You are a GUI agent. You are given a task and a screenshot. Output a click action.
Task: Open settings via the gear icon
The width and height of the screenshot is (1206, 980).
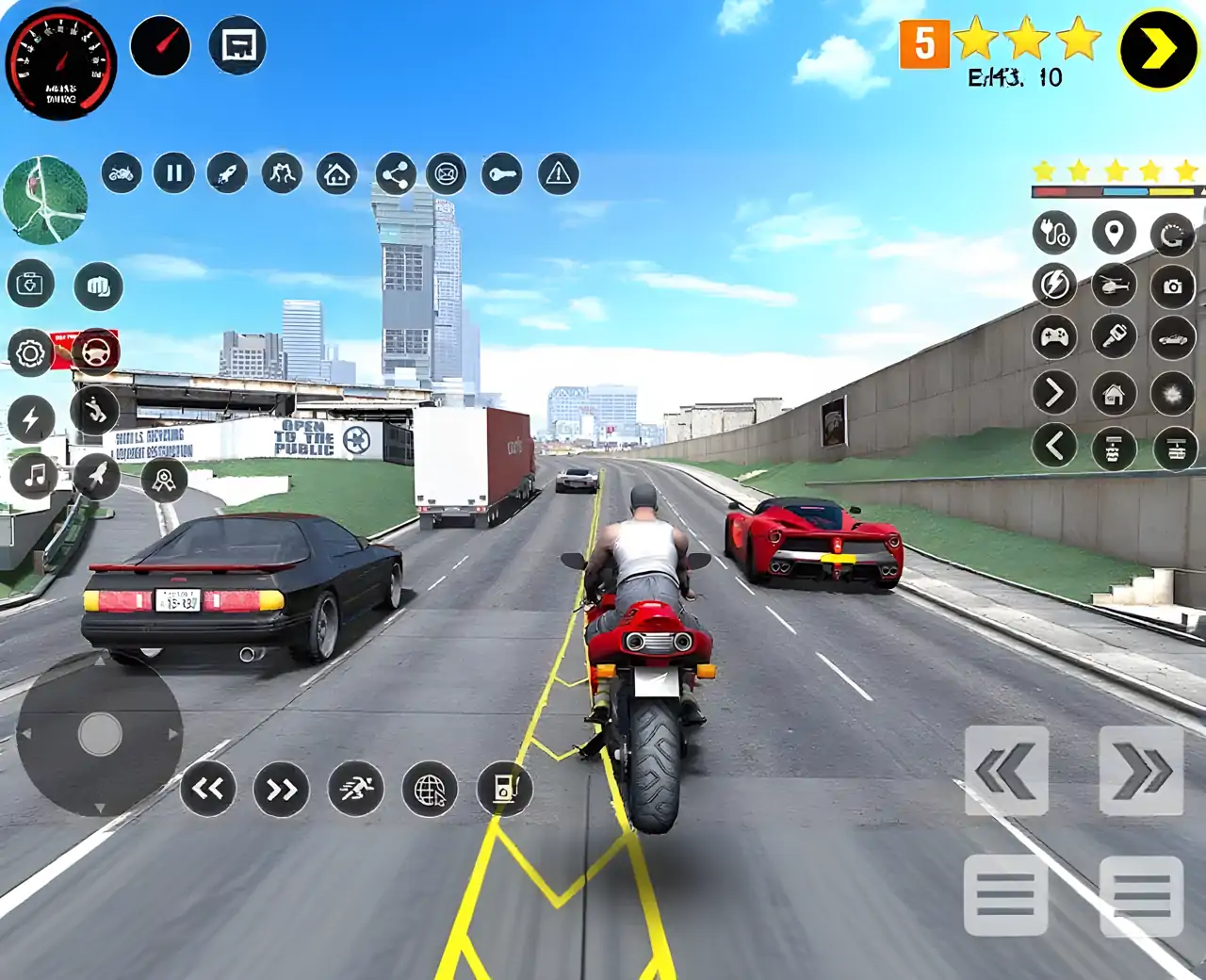[x=30, y=354]
